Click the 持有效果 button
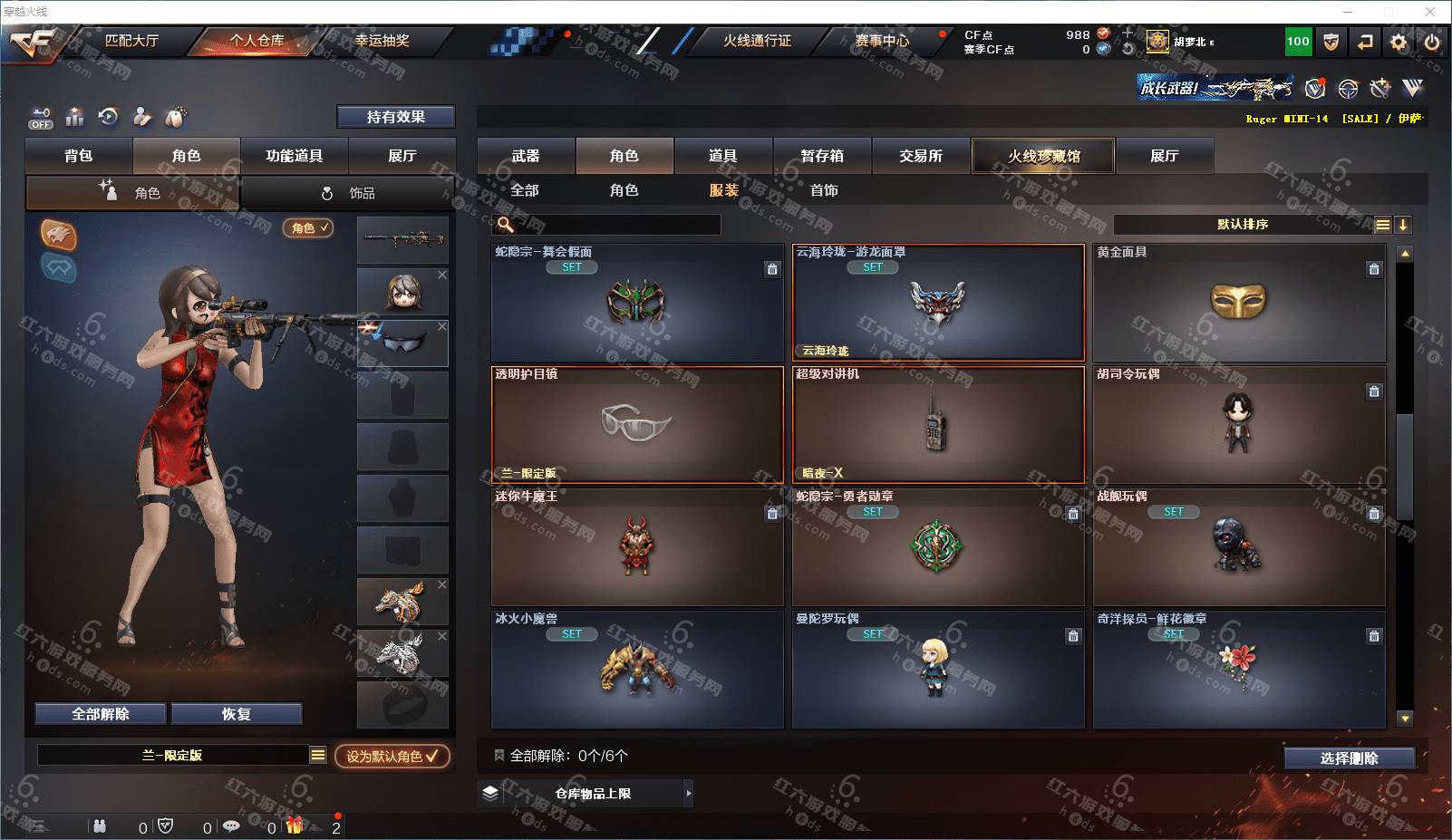 click(x=395, y=117)
